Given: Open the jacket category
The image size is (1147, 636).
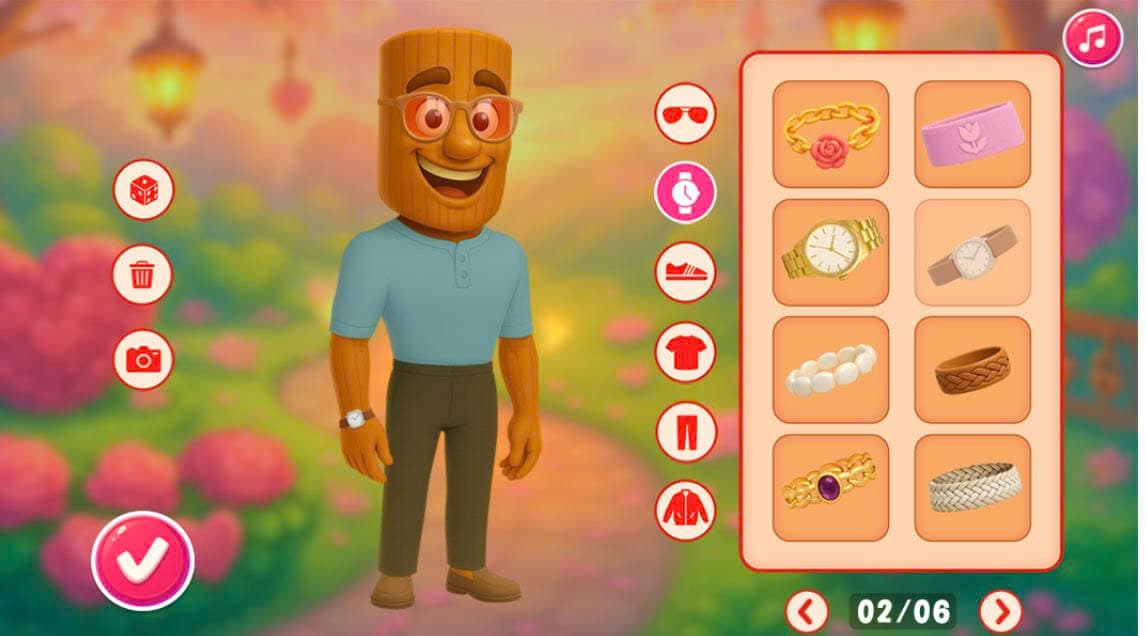Looking at the screenshot, I should 685,510.
